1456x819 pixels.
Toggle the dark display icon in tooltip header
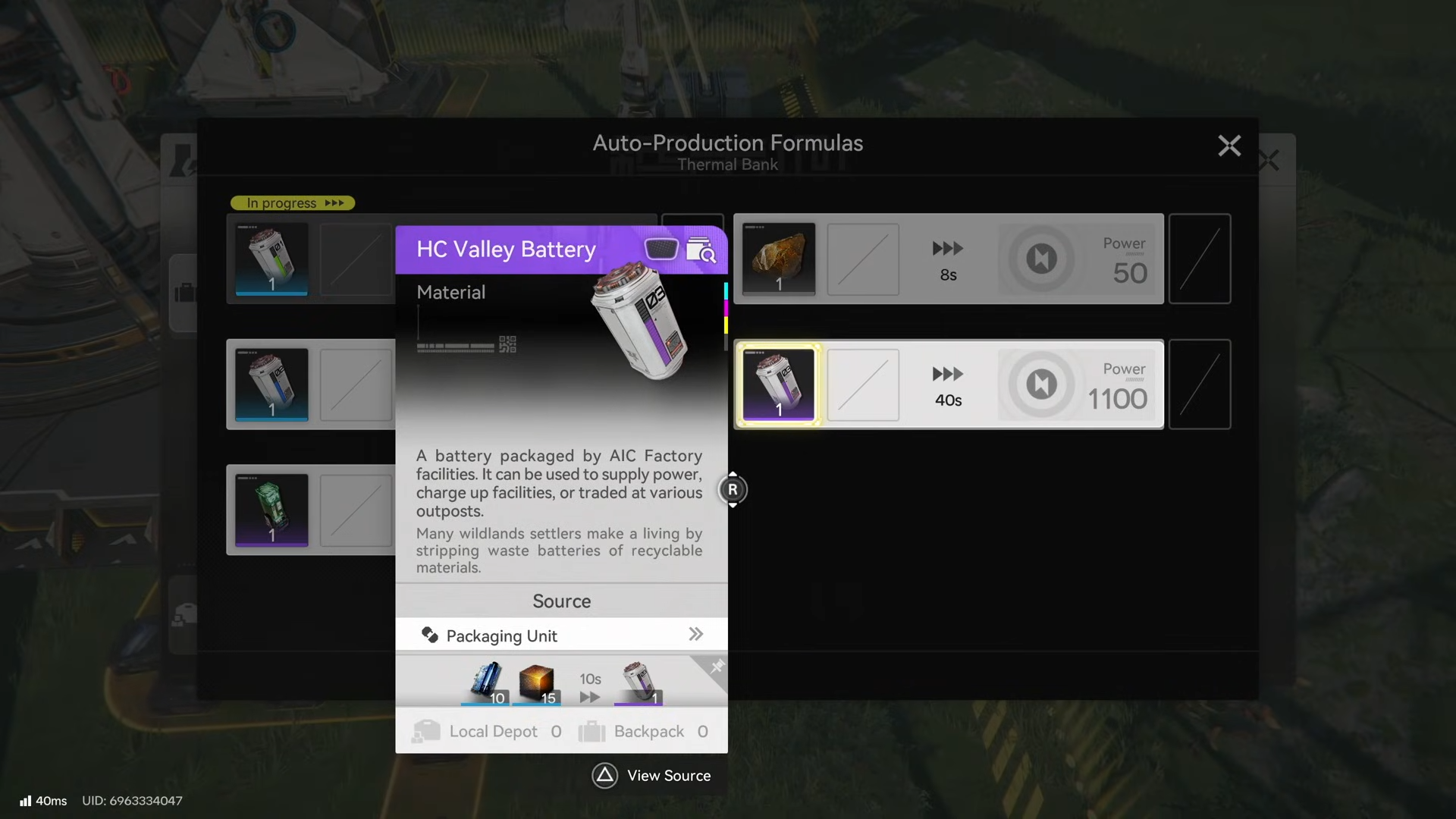661,249
